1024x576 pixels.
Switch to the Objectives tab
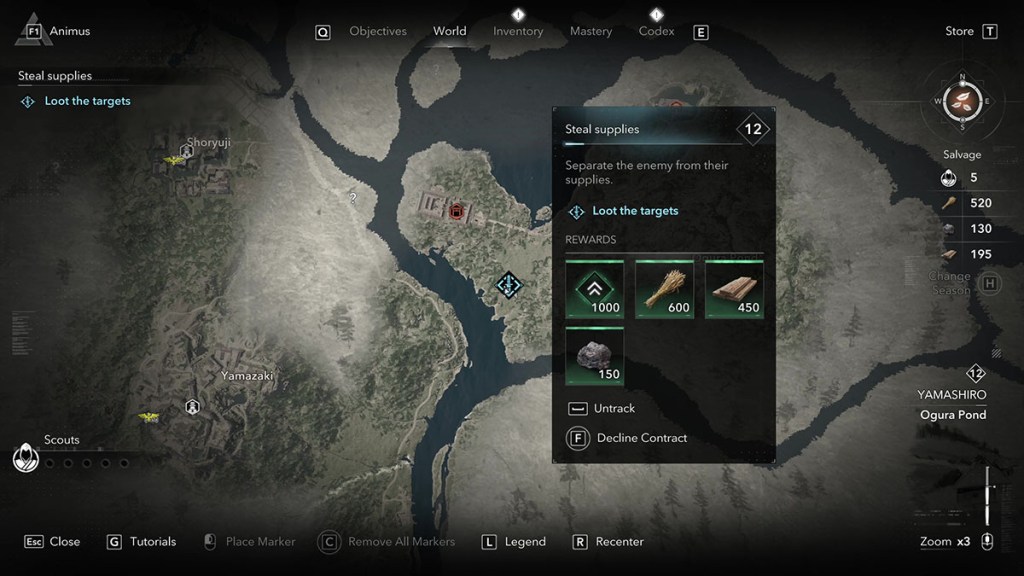pyautogui.click(x=377, y=32)
